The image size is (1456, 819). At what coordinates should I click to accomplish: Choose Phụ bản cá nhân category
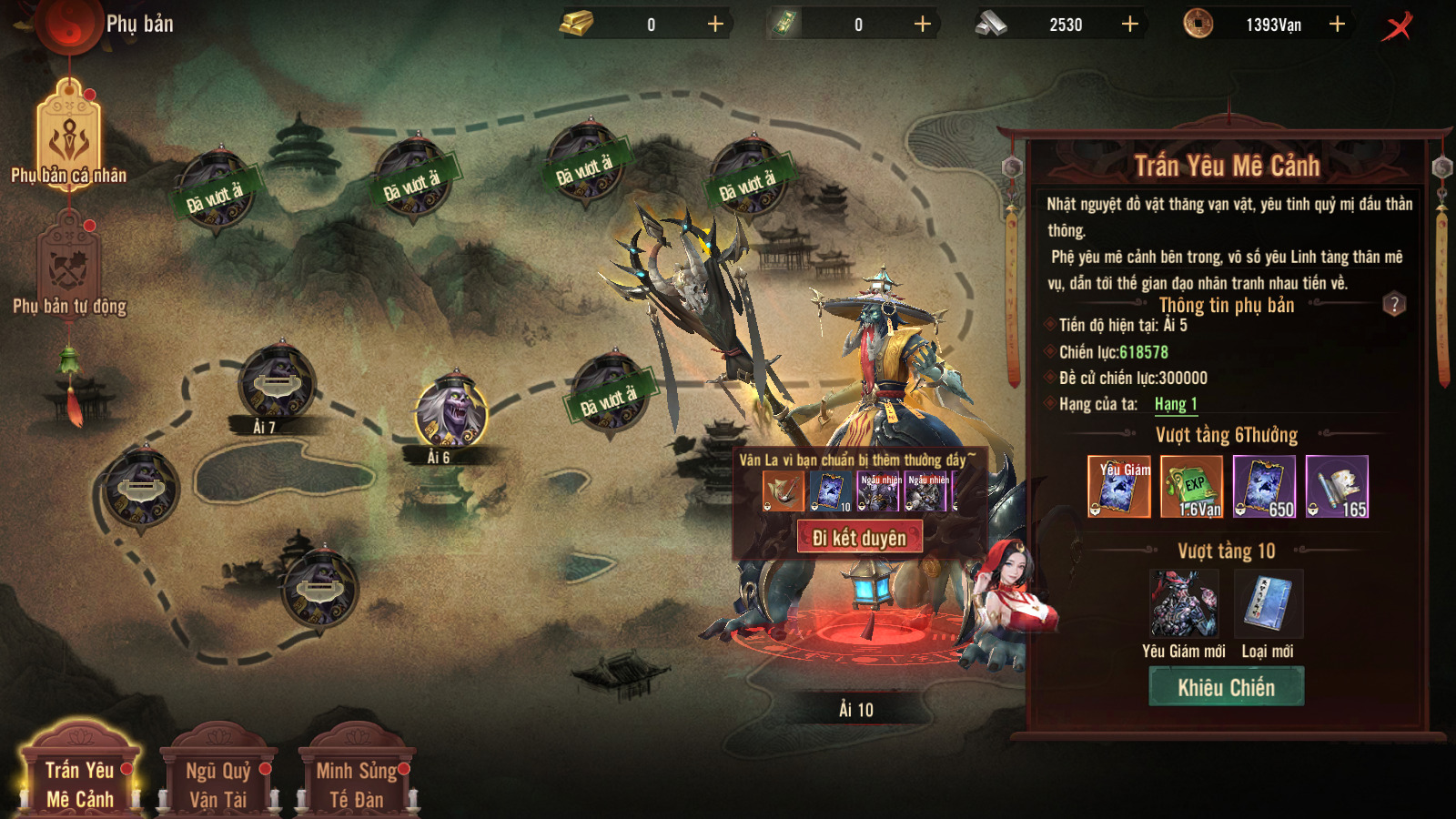[x=69, y=136]
